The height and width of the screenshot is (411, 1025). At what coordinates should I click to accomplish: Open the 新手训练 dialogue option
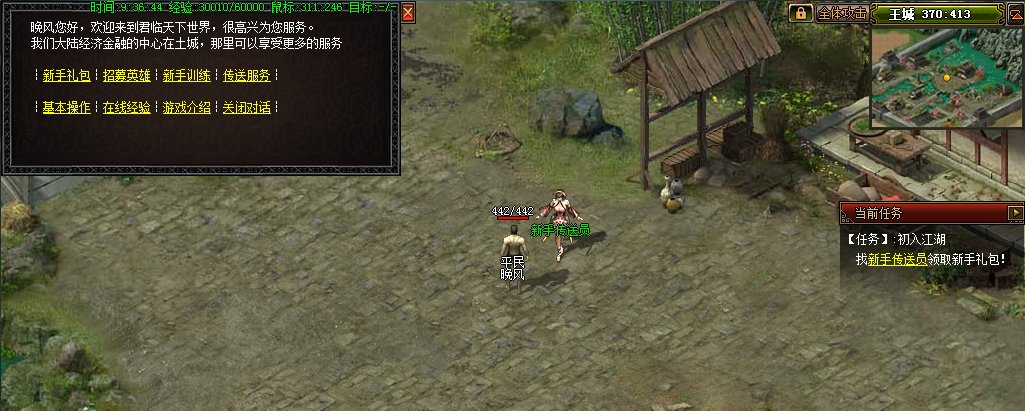tap(186, 76)
